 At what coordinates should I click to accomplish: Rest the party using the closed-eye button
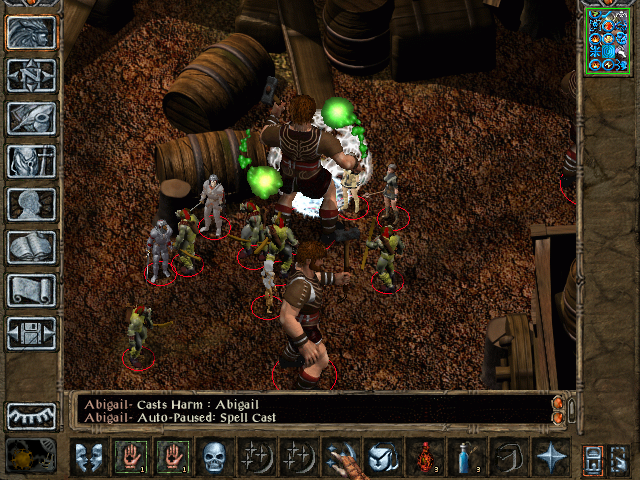coord(32,415)
